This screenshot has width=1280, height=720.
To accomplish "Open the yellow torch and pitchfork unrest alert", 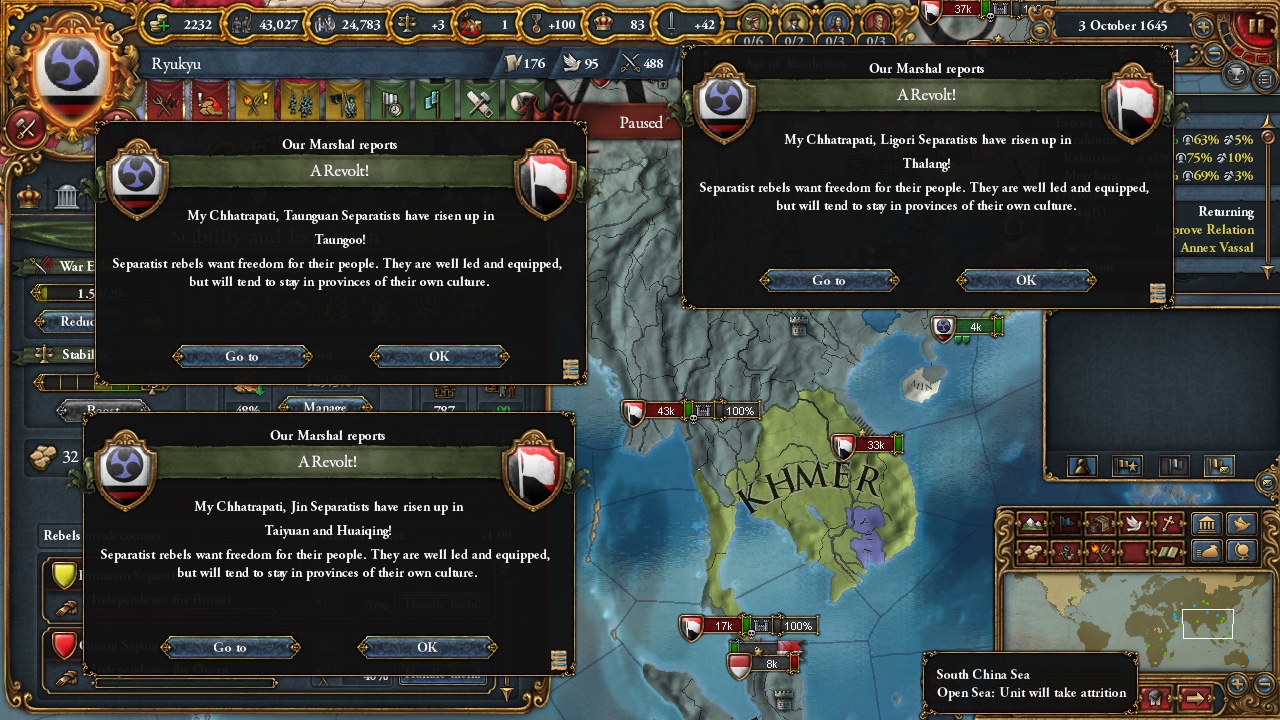I will [x=253, y=102].
